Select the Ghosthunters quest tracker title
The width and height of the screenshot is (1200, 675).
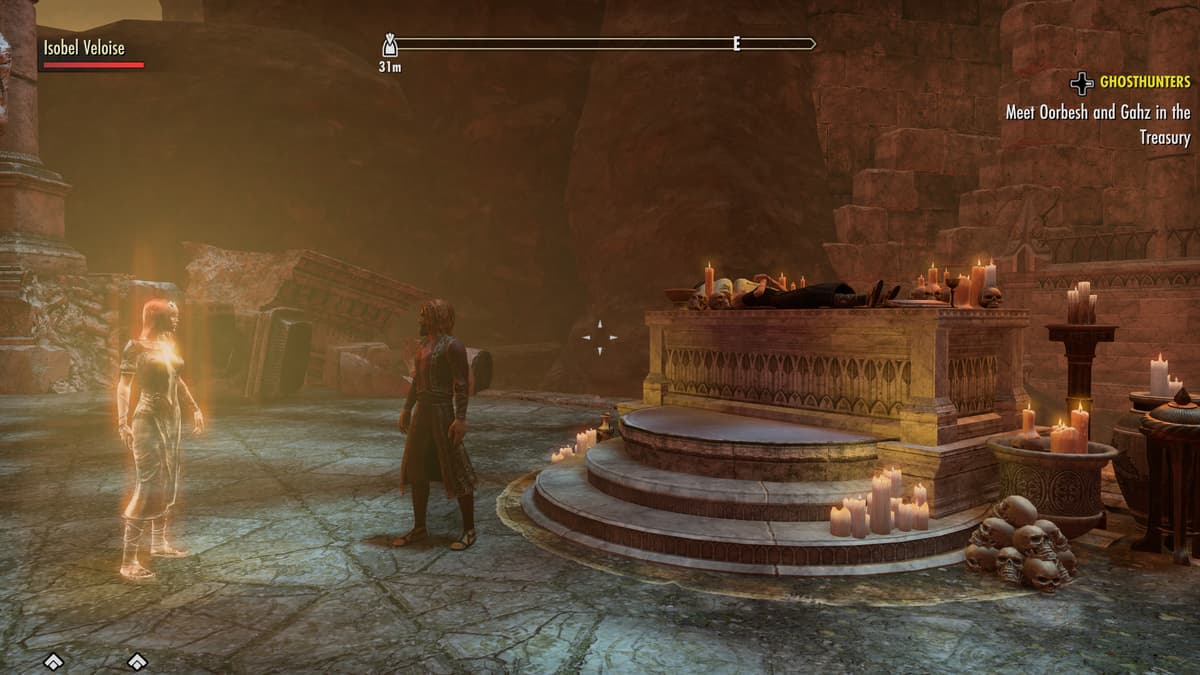click(x=1145, y=82)
